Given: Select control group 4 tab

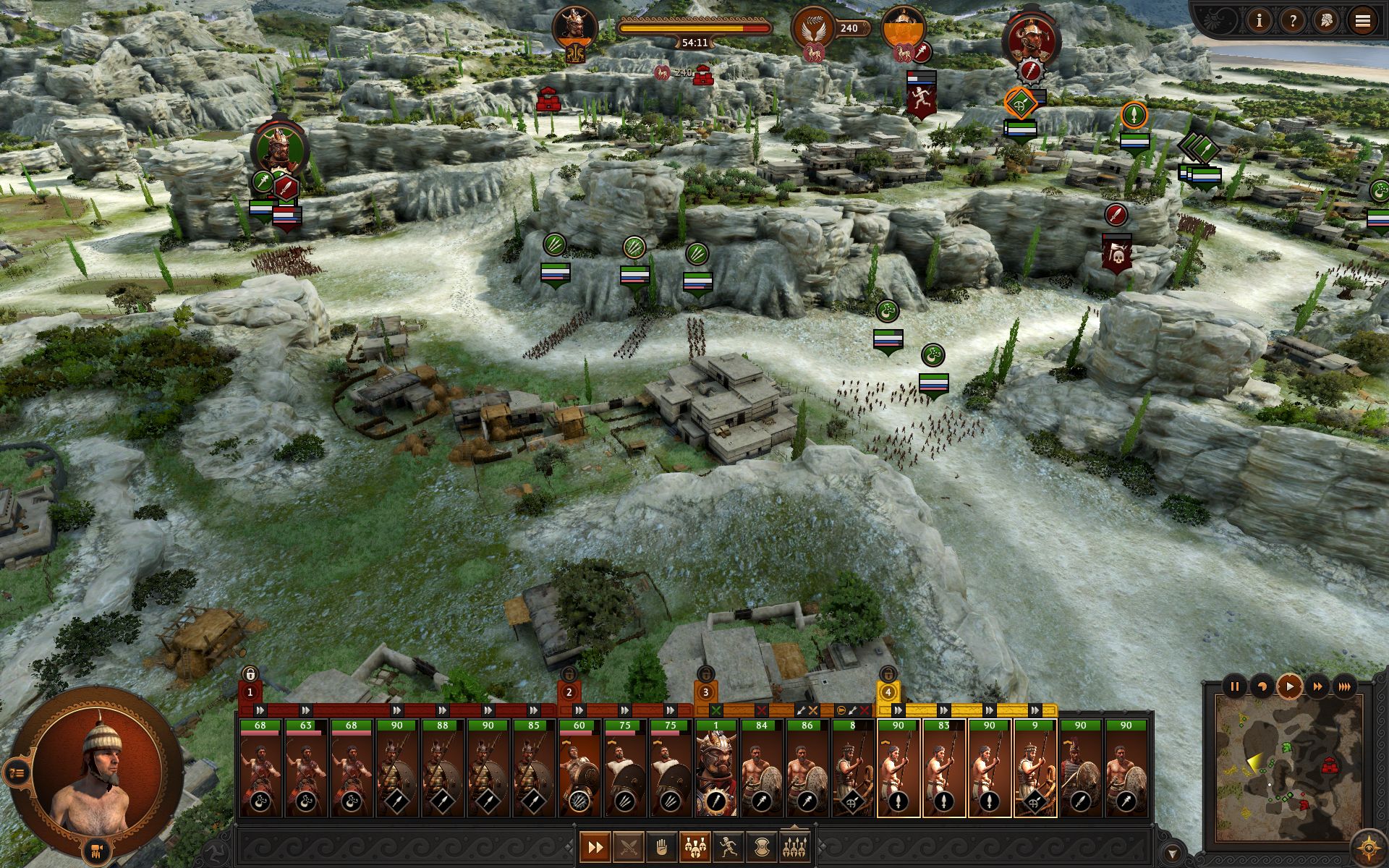Looking at the screenshot, I should click(888, 692).
